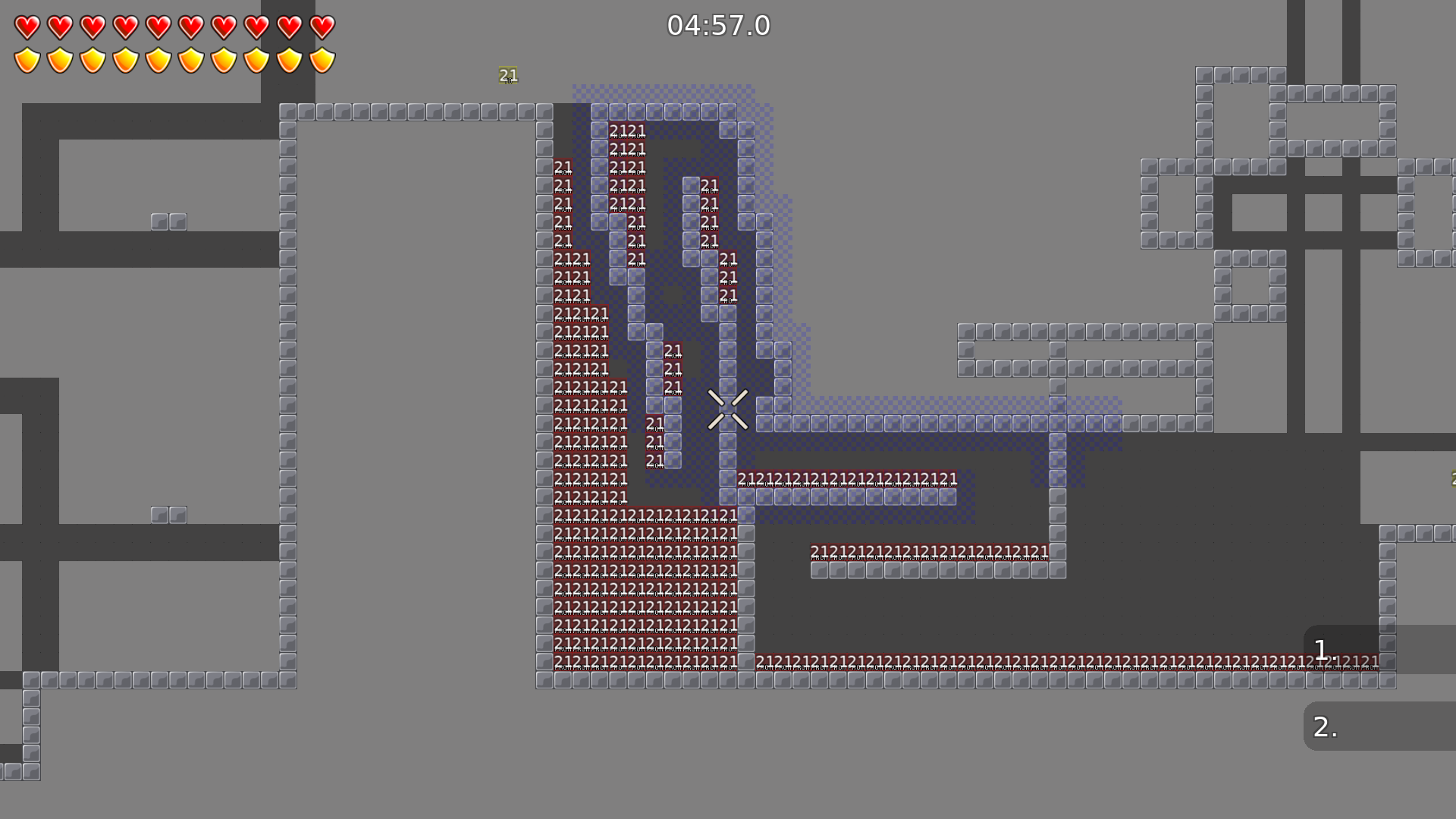1456x819 pixels.
Task: Click the first golden shield icon
Action: click(27, 59)
